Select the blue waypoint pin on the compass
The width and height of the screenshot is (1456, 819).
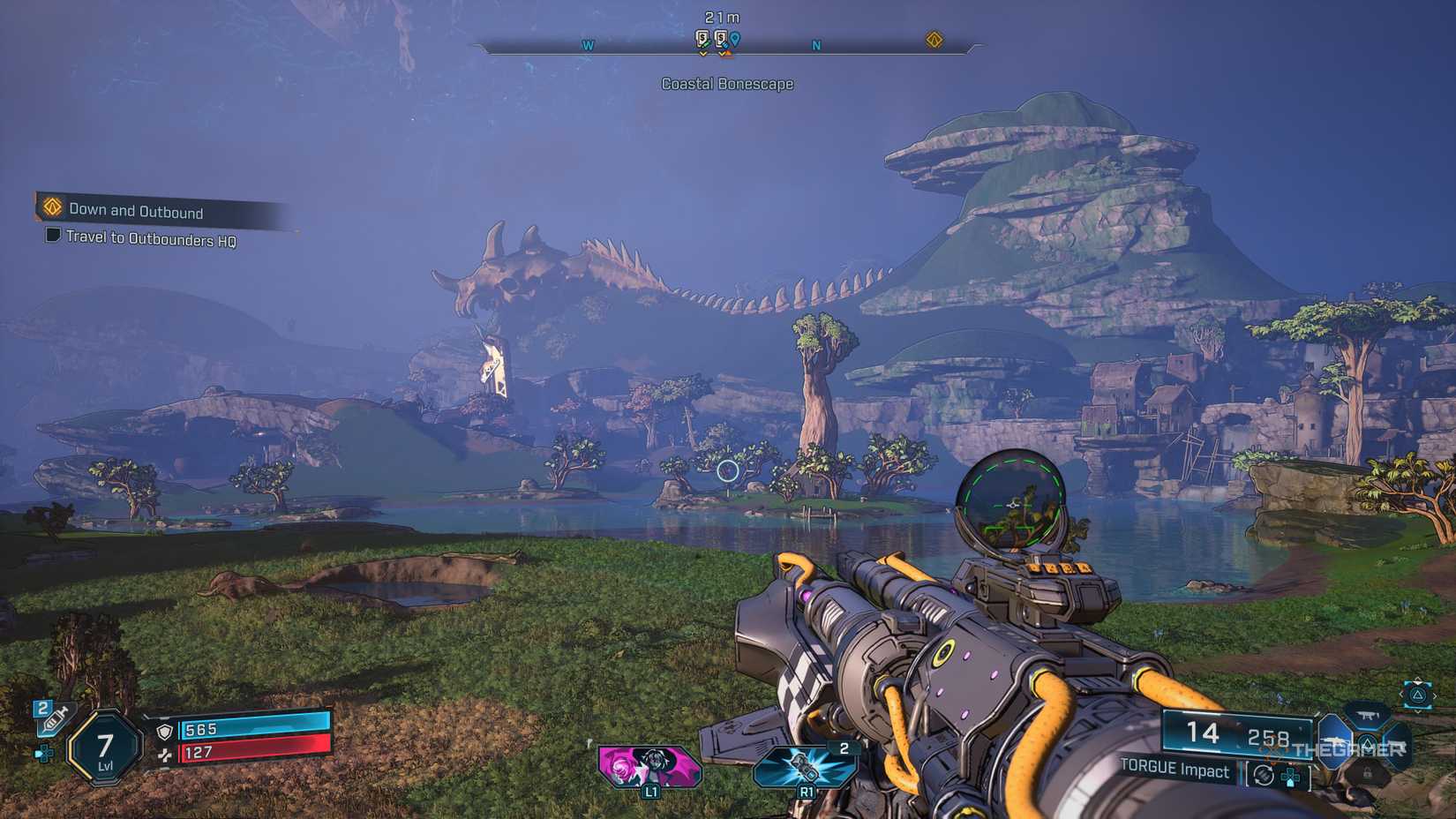pyautogui.click(x=735, y=40)
